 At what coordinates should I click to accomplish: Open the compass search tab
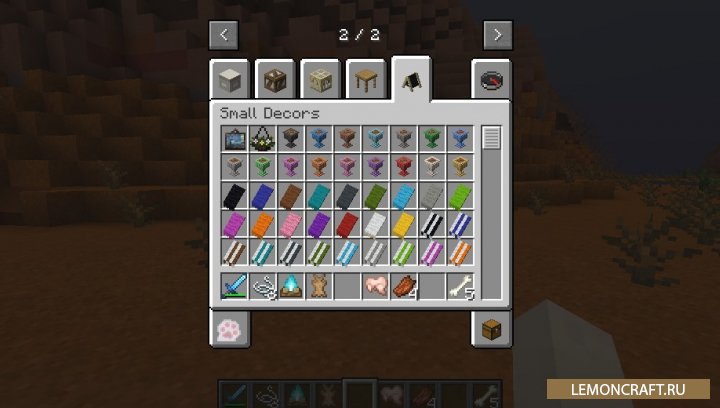tap(490, 80)
